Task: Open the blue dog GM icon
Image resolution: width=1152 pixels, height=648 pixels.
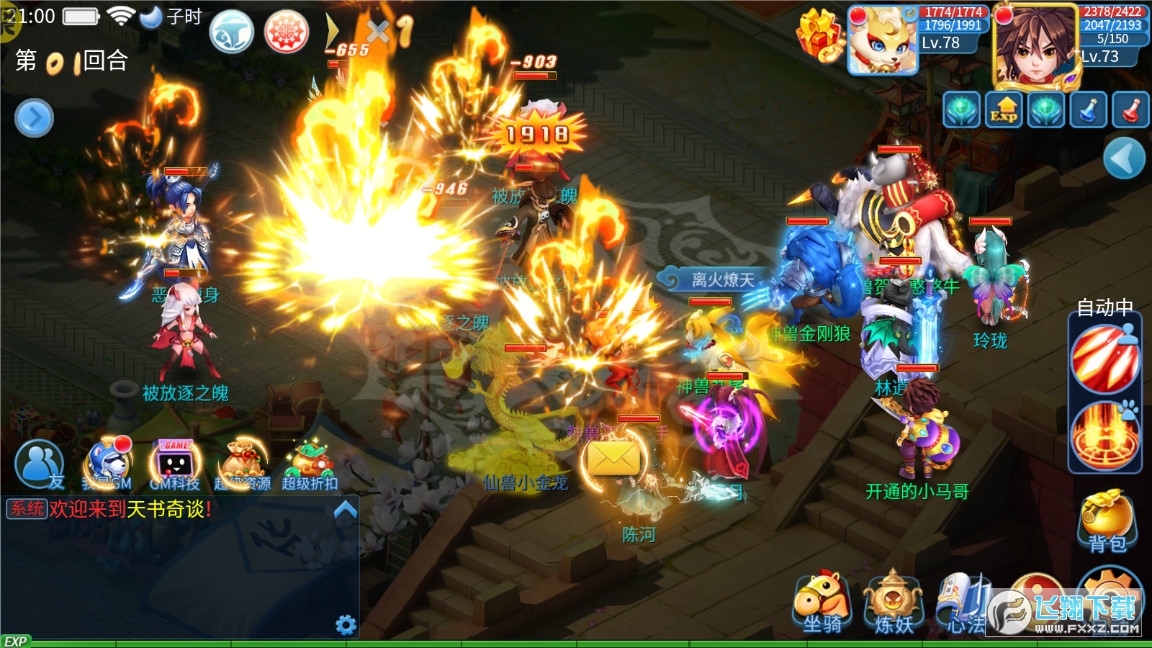Action: pyautogui.click(x=107, y=464)
